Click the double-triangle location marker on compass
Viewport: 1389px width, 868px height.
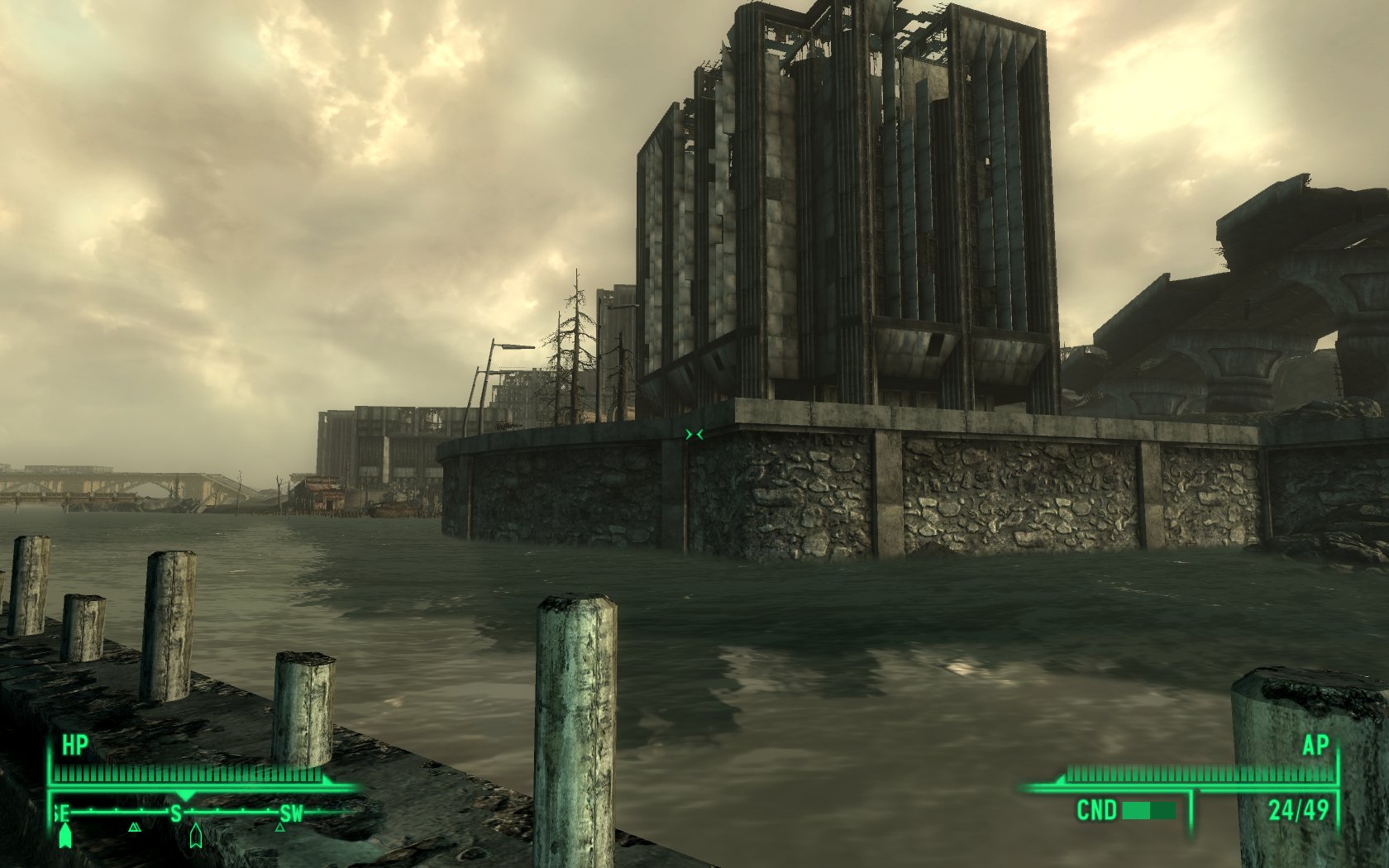coord(135,826)
